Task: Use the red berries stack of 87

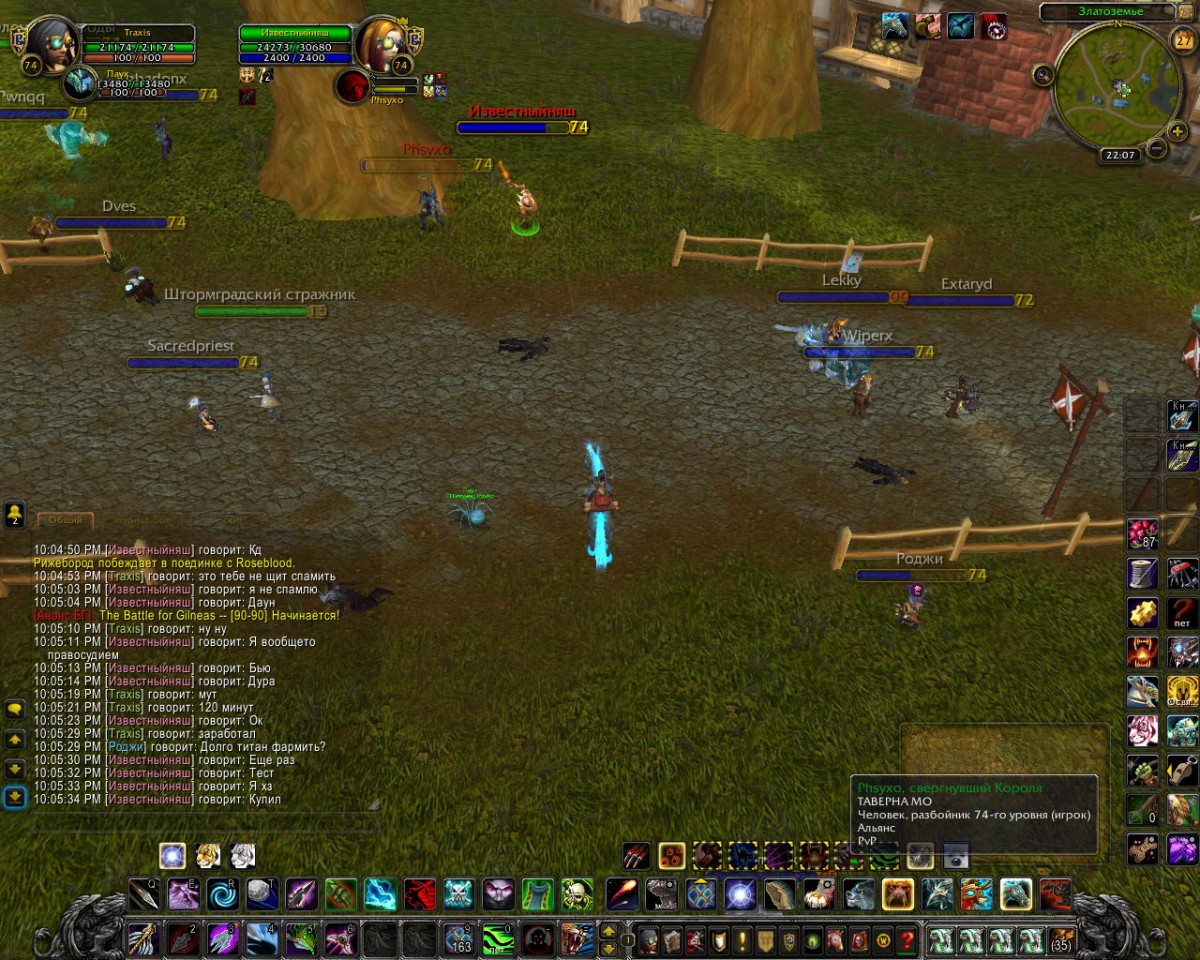Action: pos(1142,533)
